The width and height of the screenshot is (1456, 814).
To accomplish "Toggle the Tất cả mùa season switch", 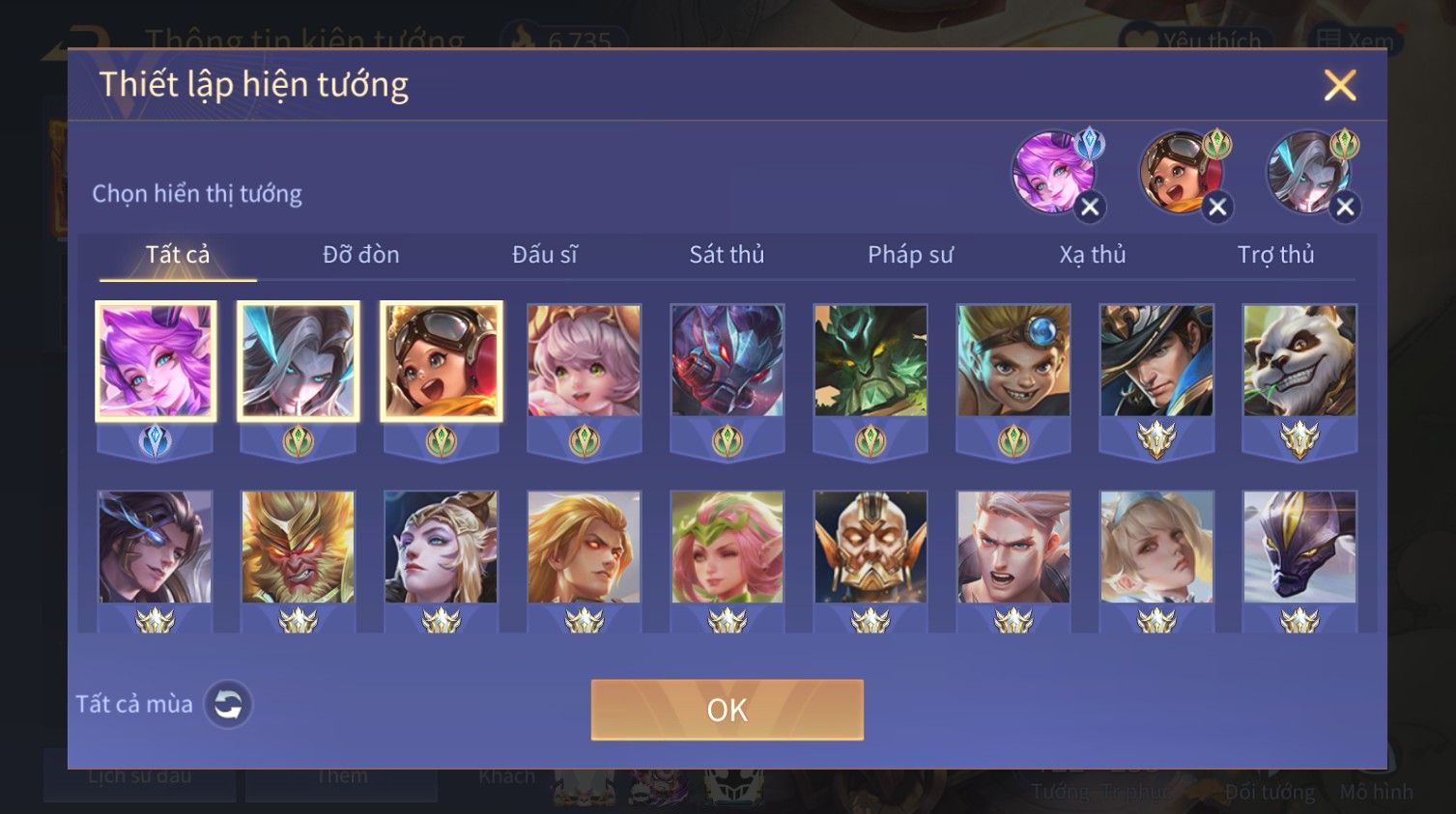I will pos(228,705).
